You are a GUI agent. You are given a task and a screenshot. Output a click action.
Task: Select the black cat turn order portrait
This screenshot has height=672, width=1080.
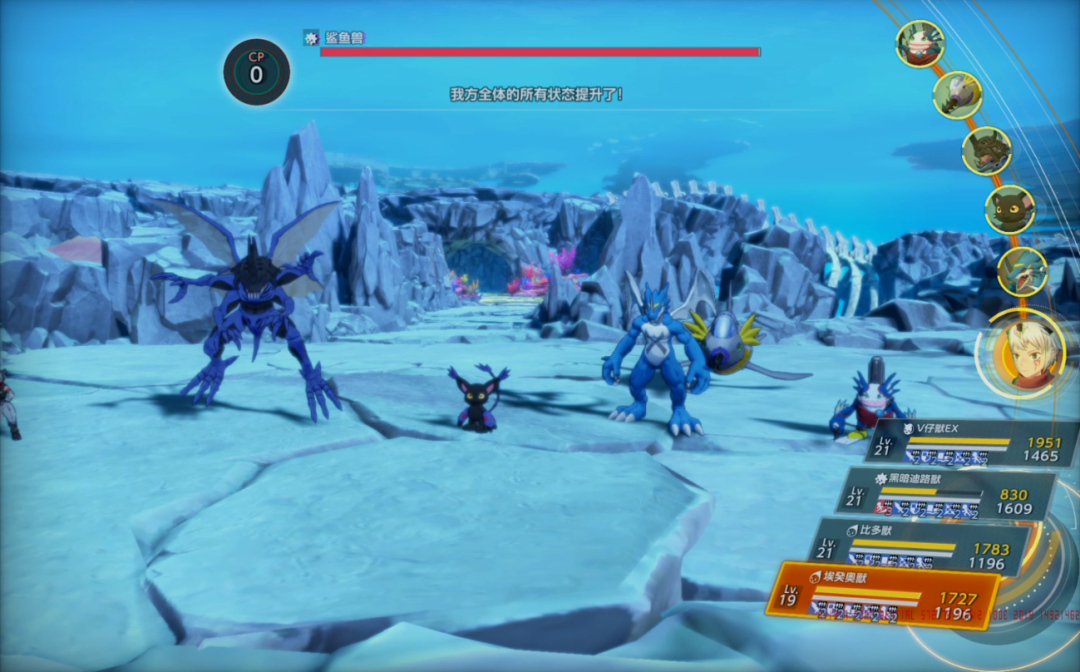click(1010, 210)
